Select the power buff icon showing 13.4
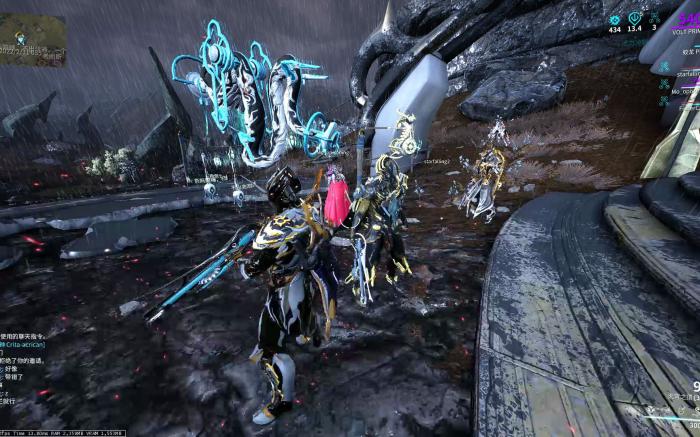The width and height of the screenshot is (700, 437). pos(635,19)
